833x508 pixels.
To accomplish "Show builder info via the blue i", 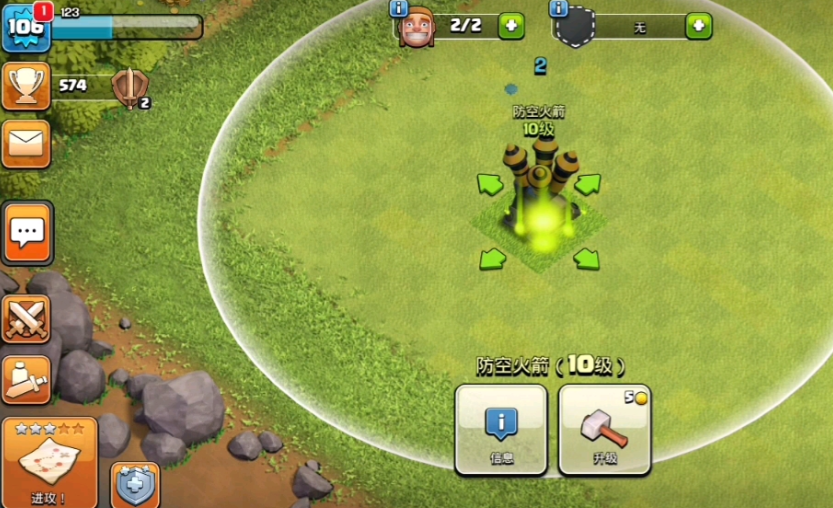I will (x=399, y=8).
